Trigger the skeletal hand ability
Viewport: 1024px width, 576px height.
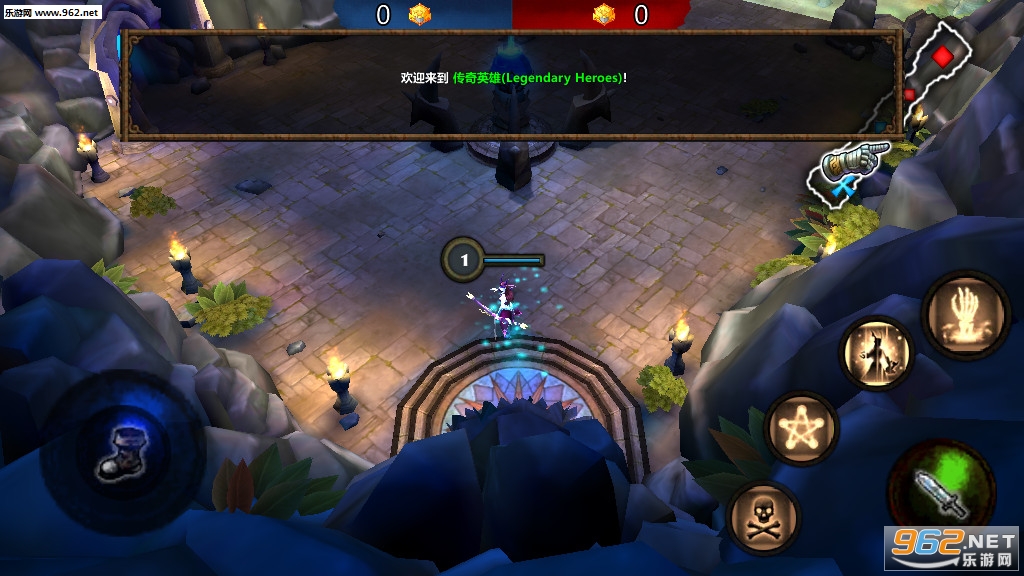tap(965, 312)
